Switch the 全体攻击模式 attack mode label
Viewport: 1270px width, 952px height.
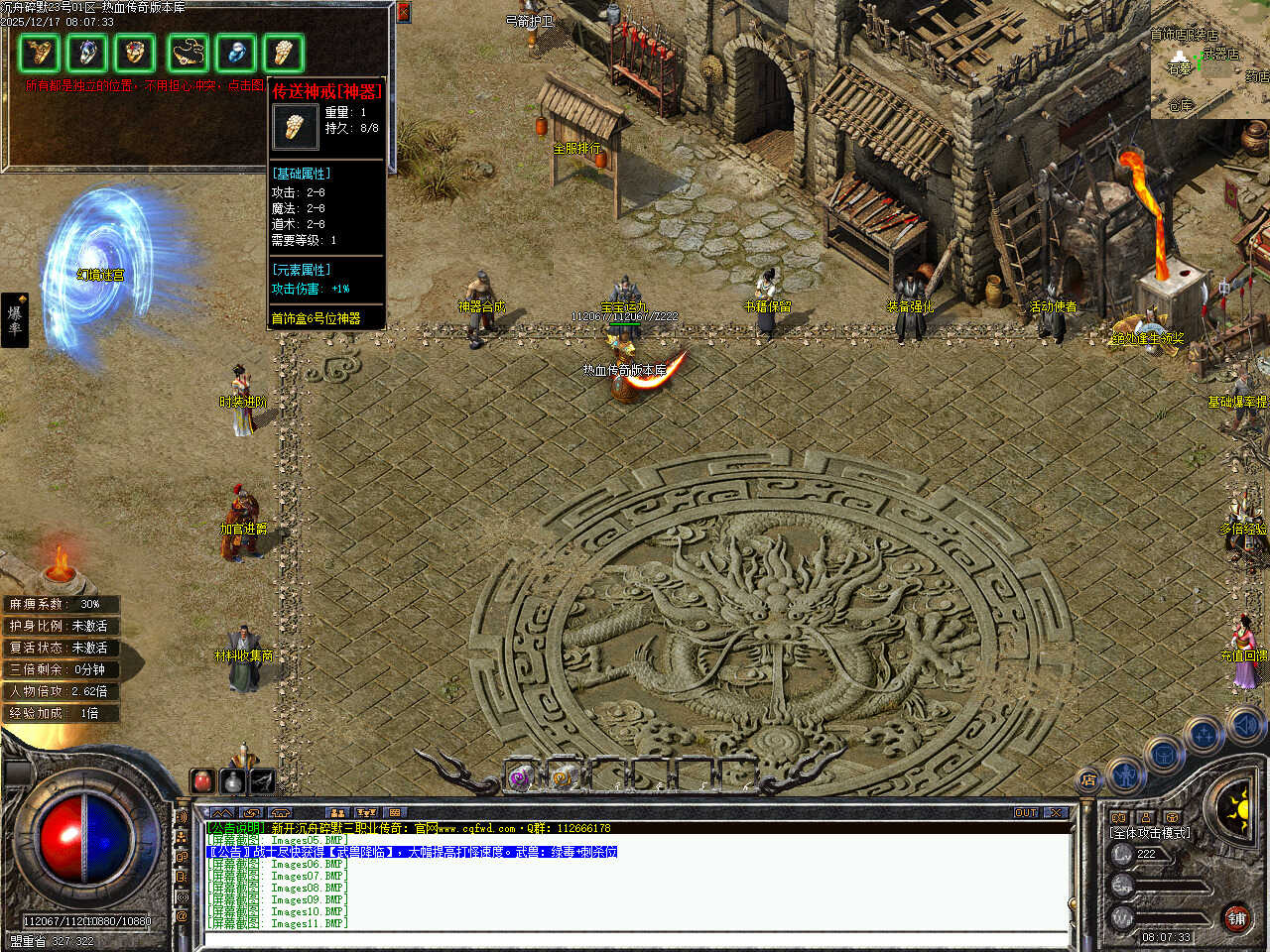point(1150,832)
